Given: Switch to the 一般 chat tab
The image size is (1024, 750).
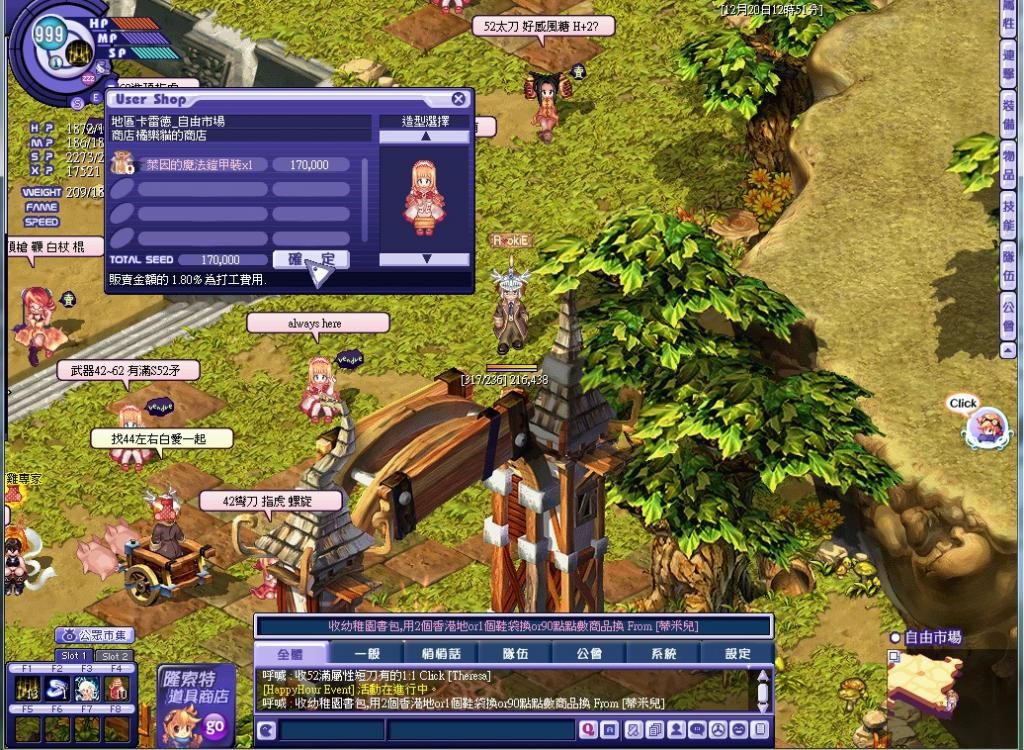Looking at the screenshot, I should pyautogui.click(x=367, y=653).
